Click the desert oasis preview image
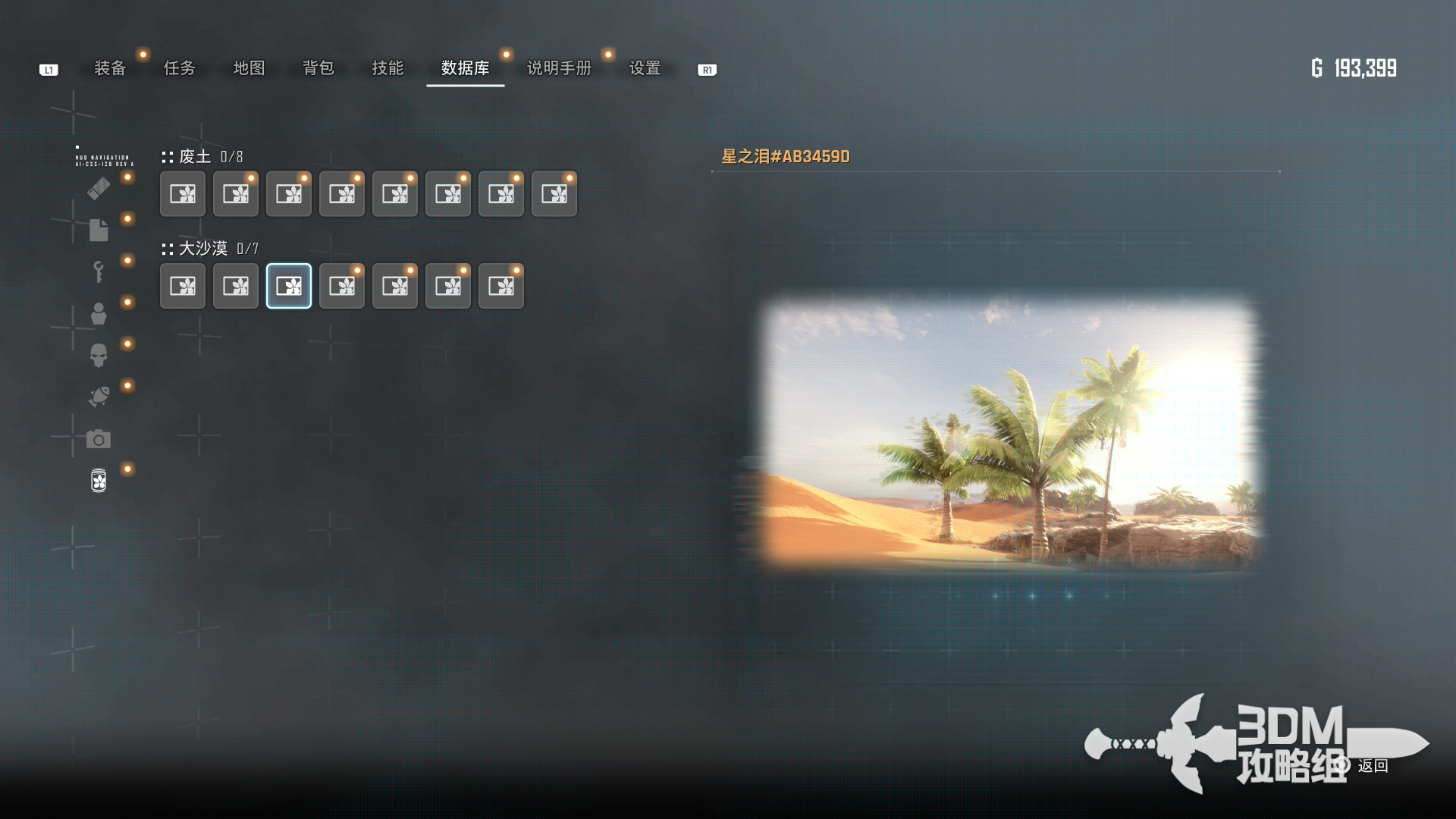The width and height of the screenshot is (1456, 819). 1009,432
